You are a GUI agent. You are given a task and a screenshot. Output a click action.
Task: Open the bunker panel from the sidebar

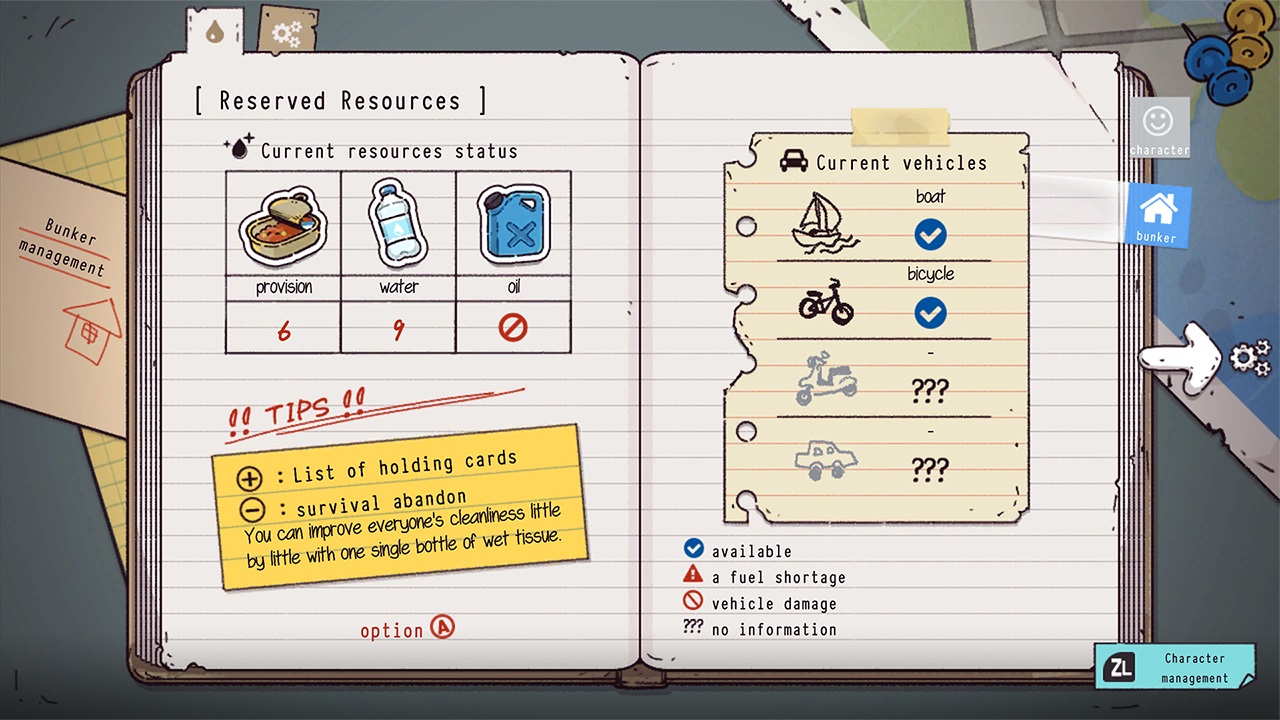(x=1157, y=213)
